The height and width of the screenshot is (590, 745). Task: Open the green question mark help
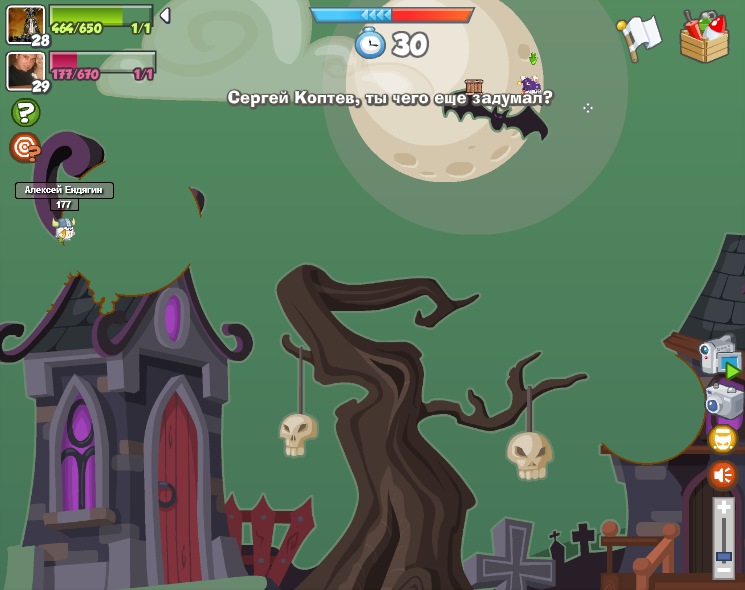pos(25,112)
